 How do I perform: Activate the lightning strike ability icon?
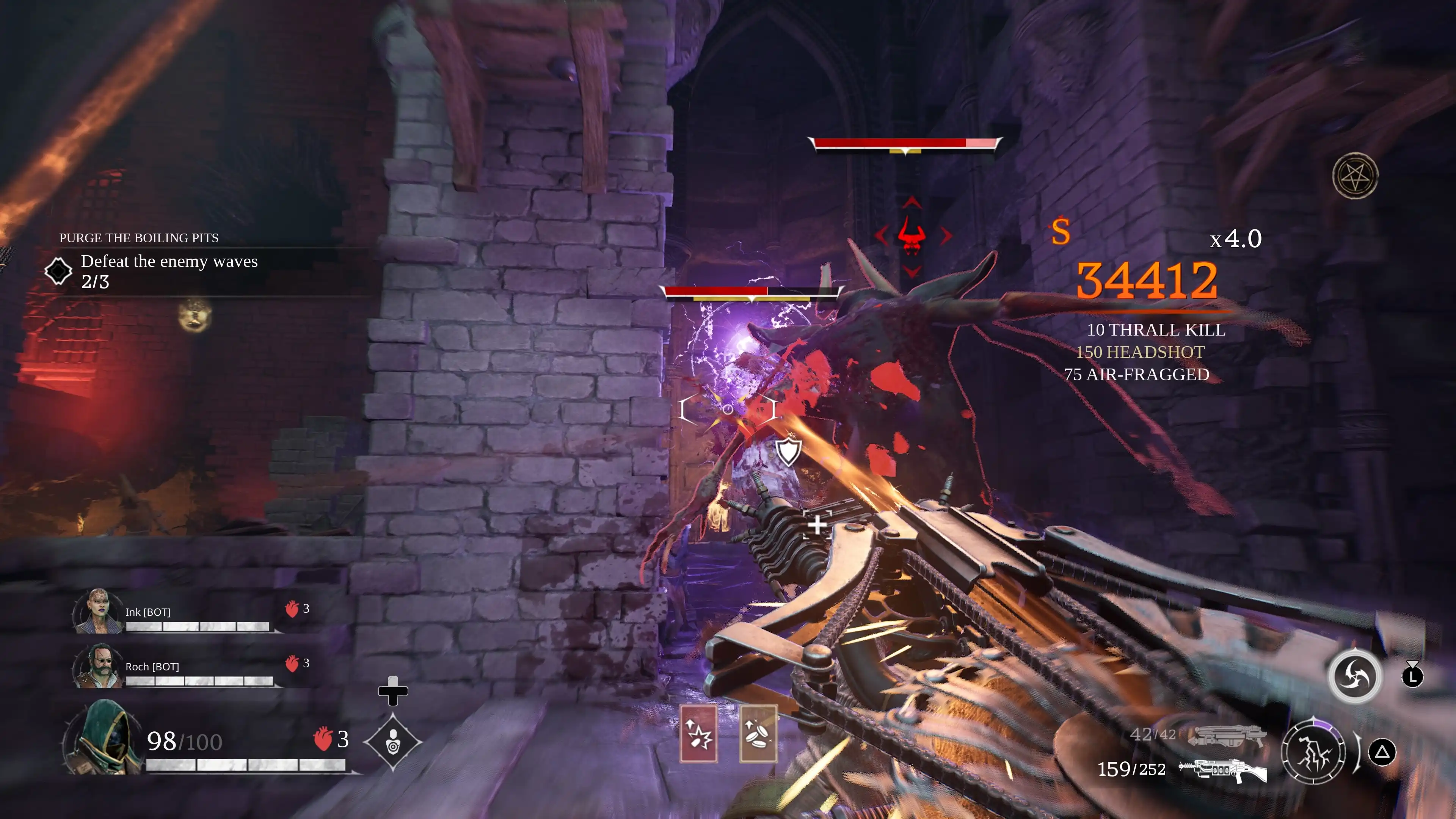tap(1313, 752)
